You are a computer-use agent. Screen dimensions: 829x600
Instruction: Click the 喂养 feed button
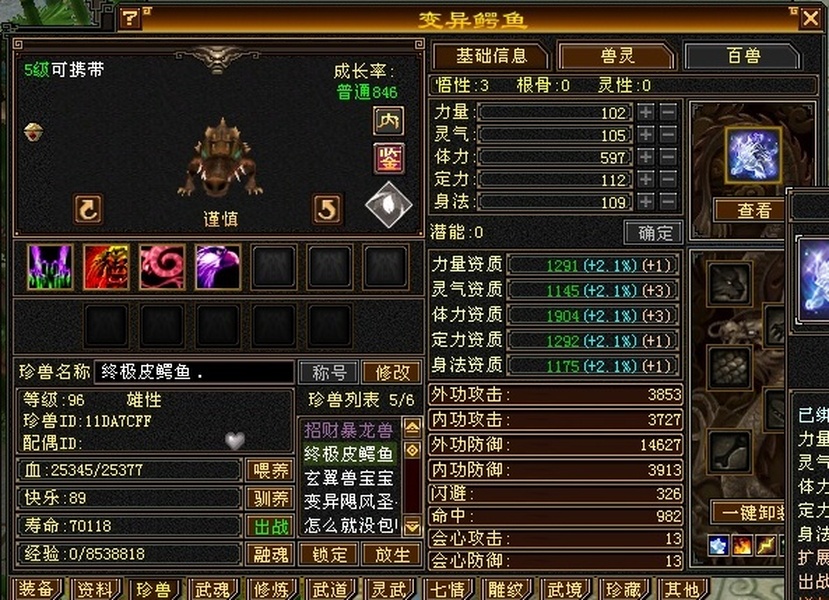269,470
